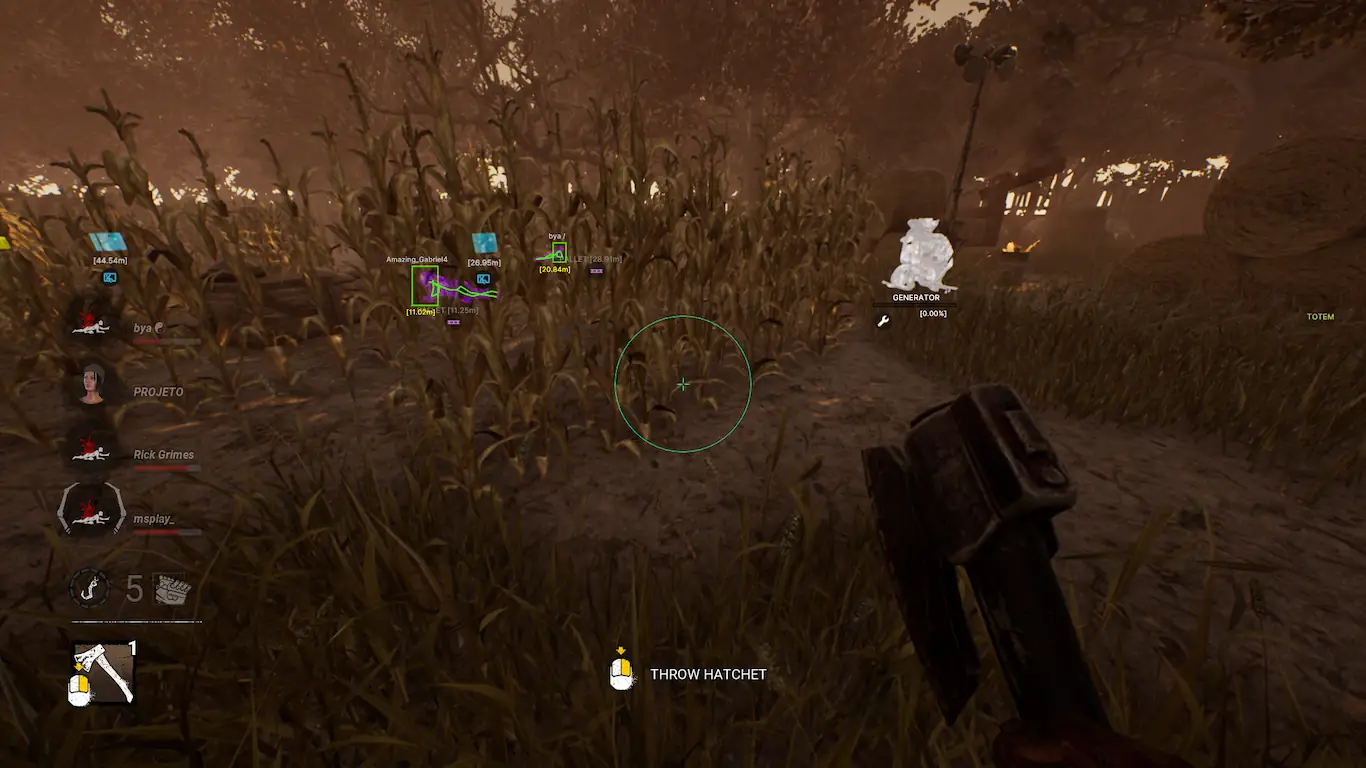Click the hook counter icon
Viewport: 1366px width, 768px height.
89,587
